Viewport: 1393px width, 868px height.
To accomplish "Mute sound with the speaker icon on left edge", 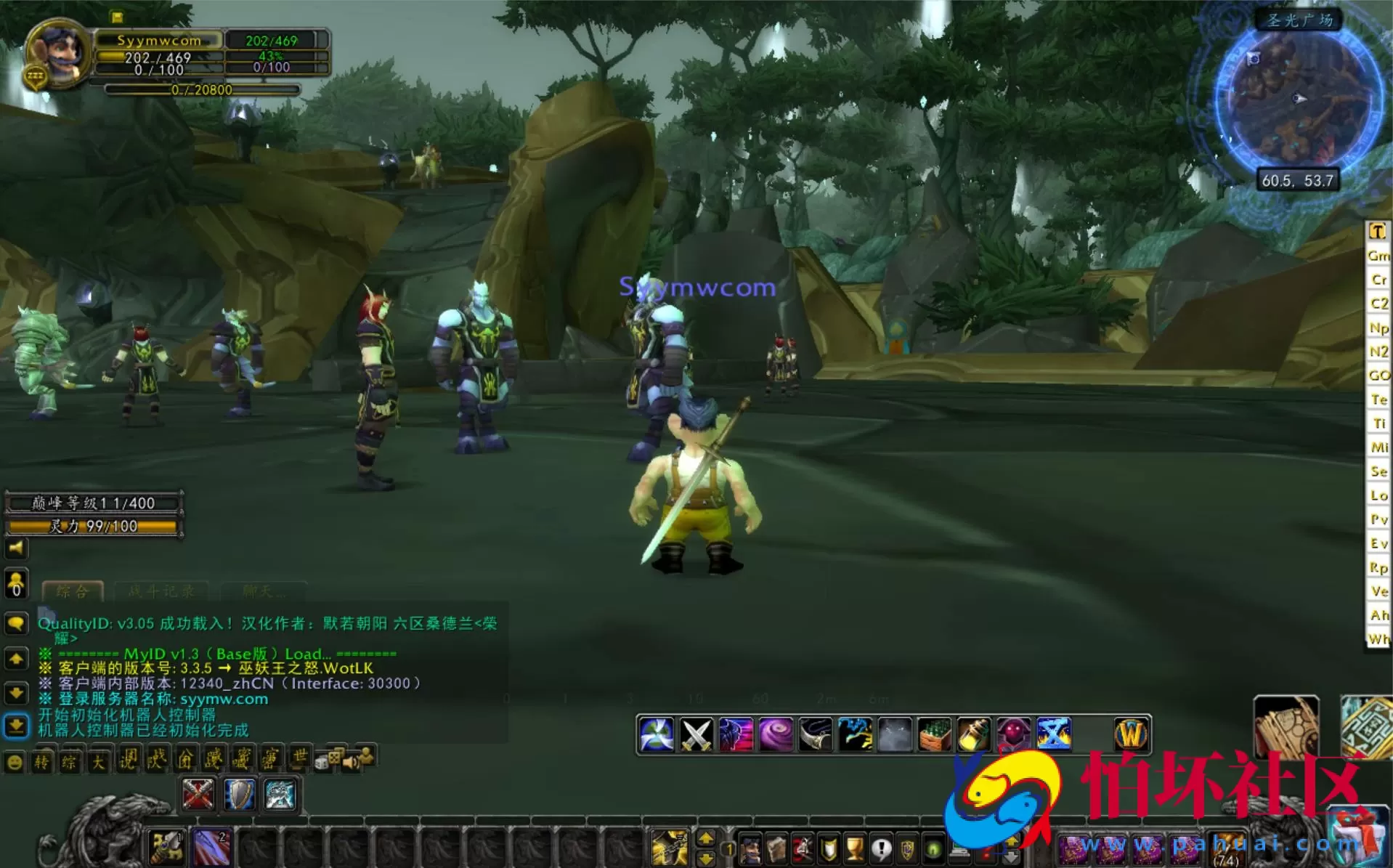I will 15,549.
